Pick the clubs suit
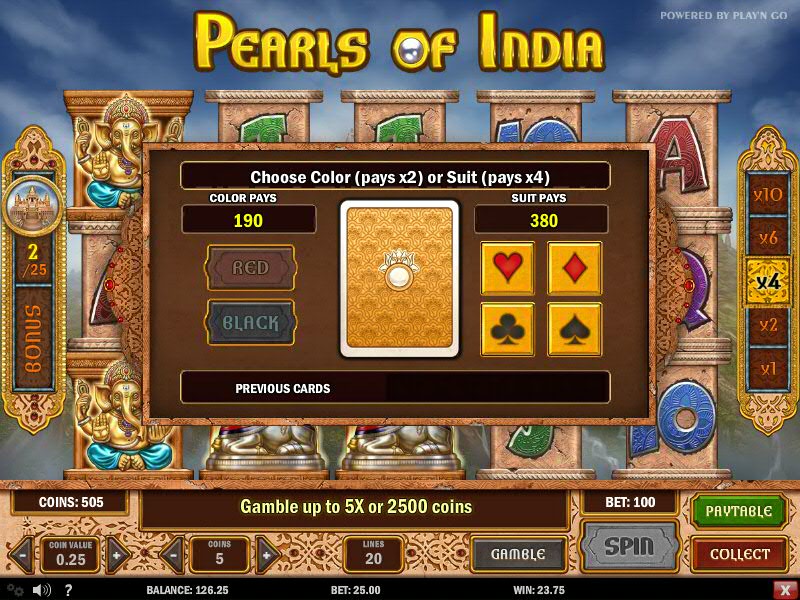This screenshot has width=800, height=600. [x=507, y=330]
